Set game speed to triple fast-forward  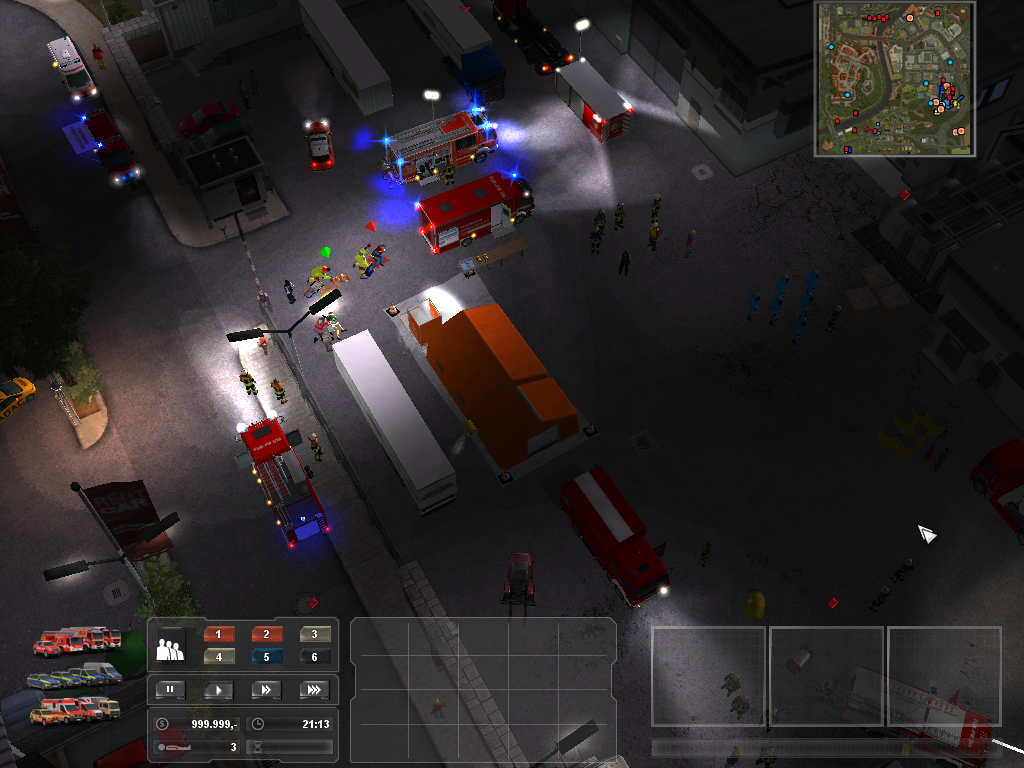coord(314,689)
